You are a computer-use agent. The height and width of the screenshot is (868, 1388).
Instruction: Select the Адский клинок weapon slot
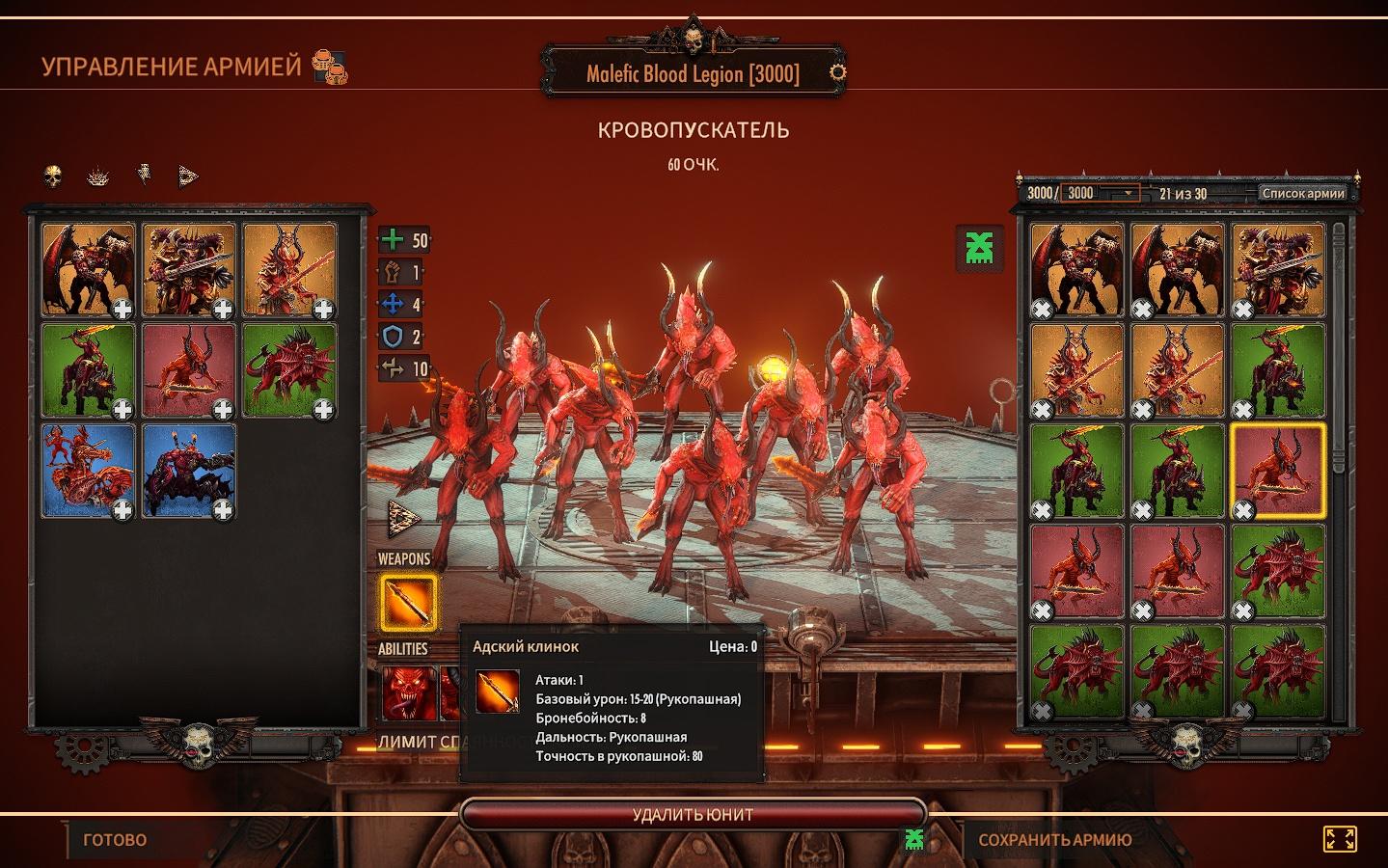pyautogui.click(x=406, y=603)
